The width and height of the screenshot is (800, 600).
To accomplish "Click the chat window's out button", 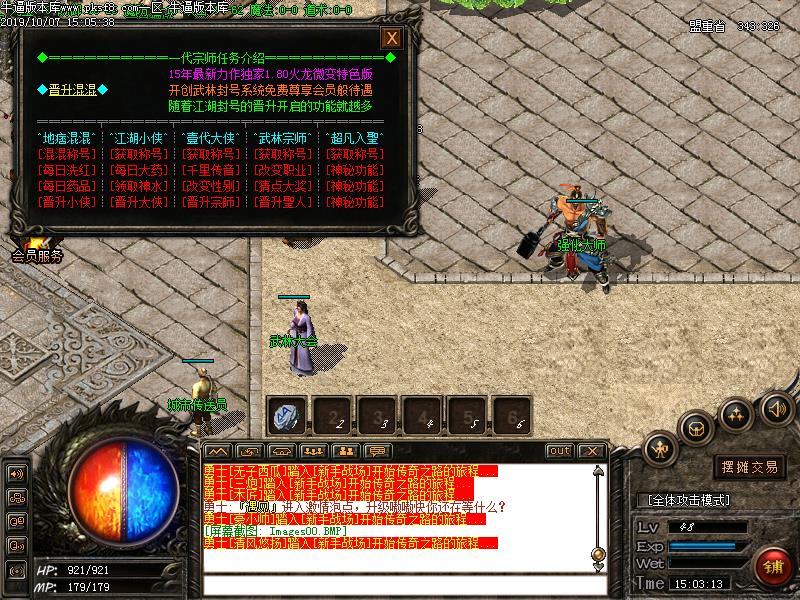I will pos(560,451).
